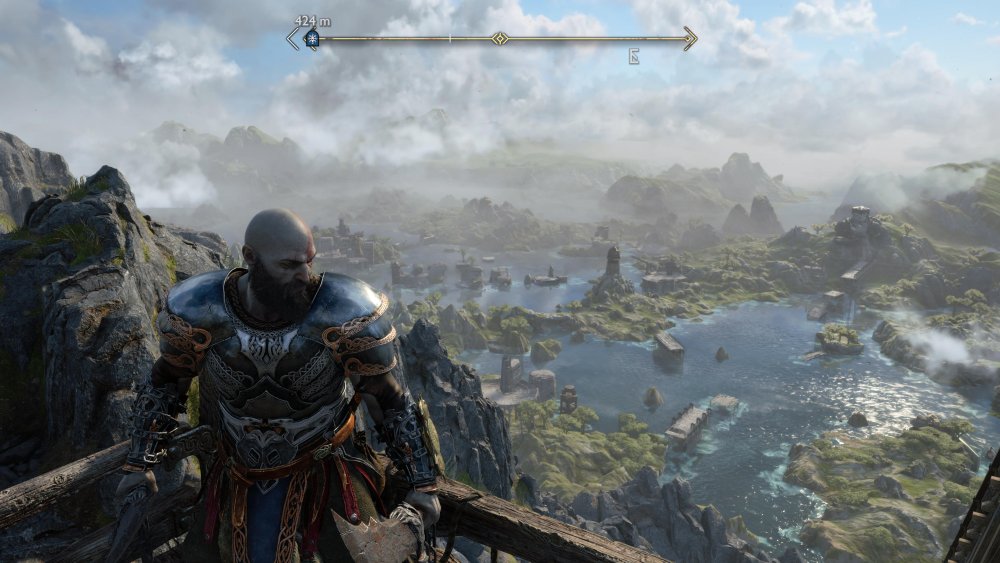Viewport: 1000px width, 563px height.
Task: Click the diamond center marker on the compass
Action: (x=499, y=39)
